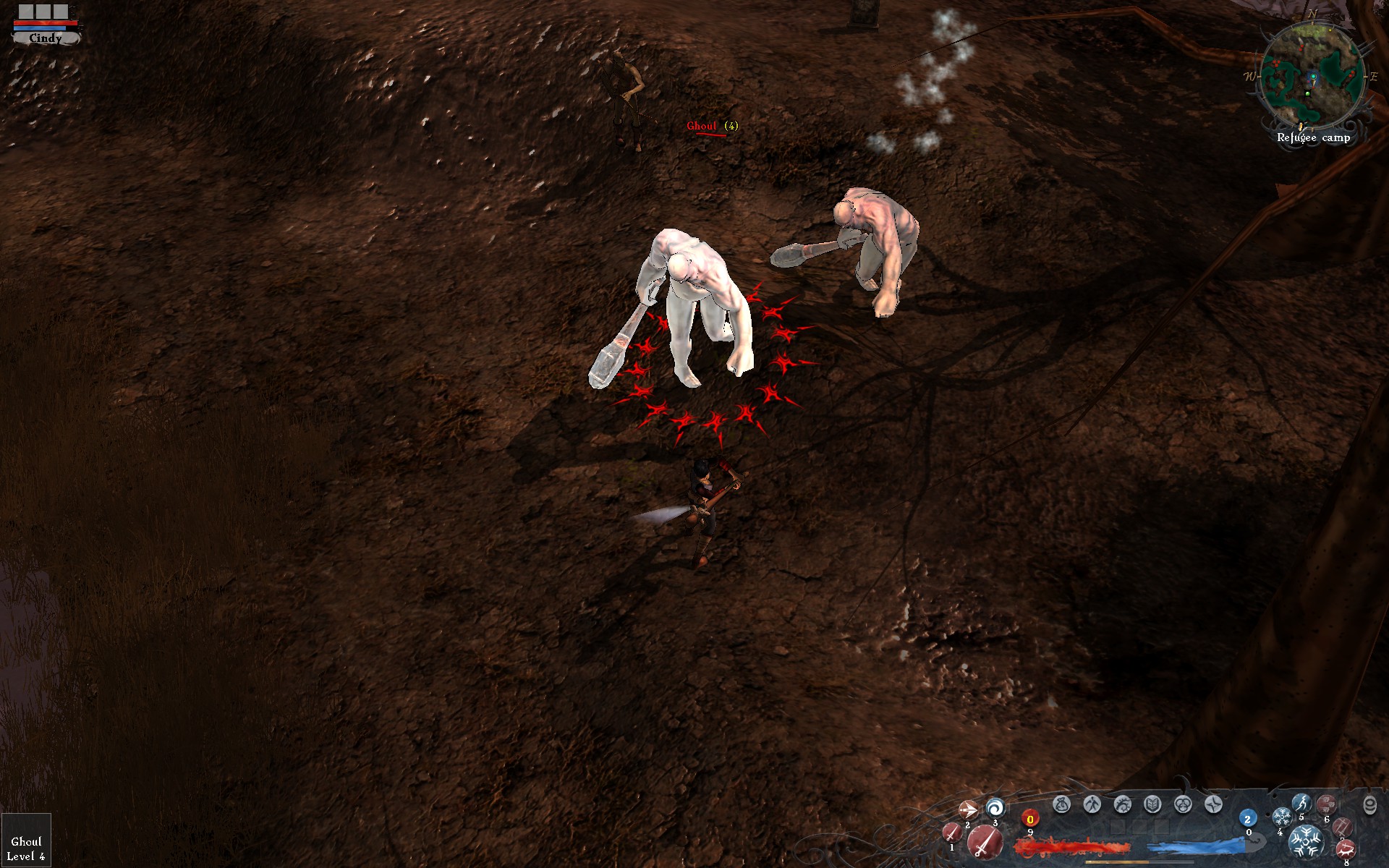1389x868 pixels.
Task: Click the open book journal icon
Action: pos(1152,804)
